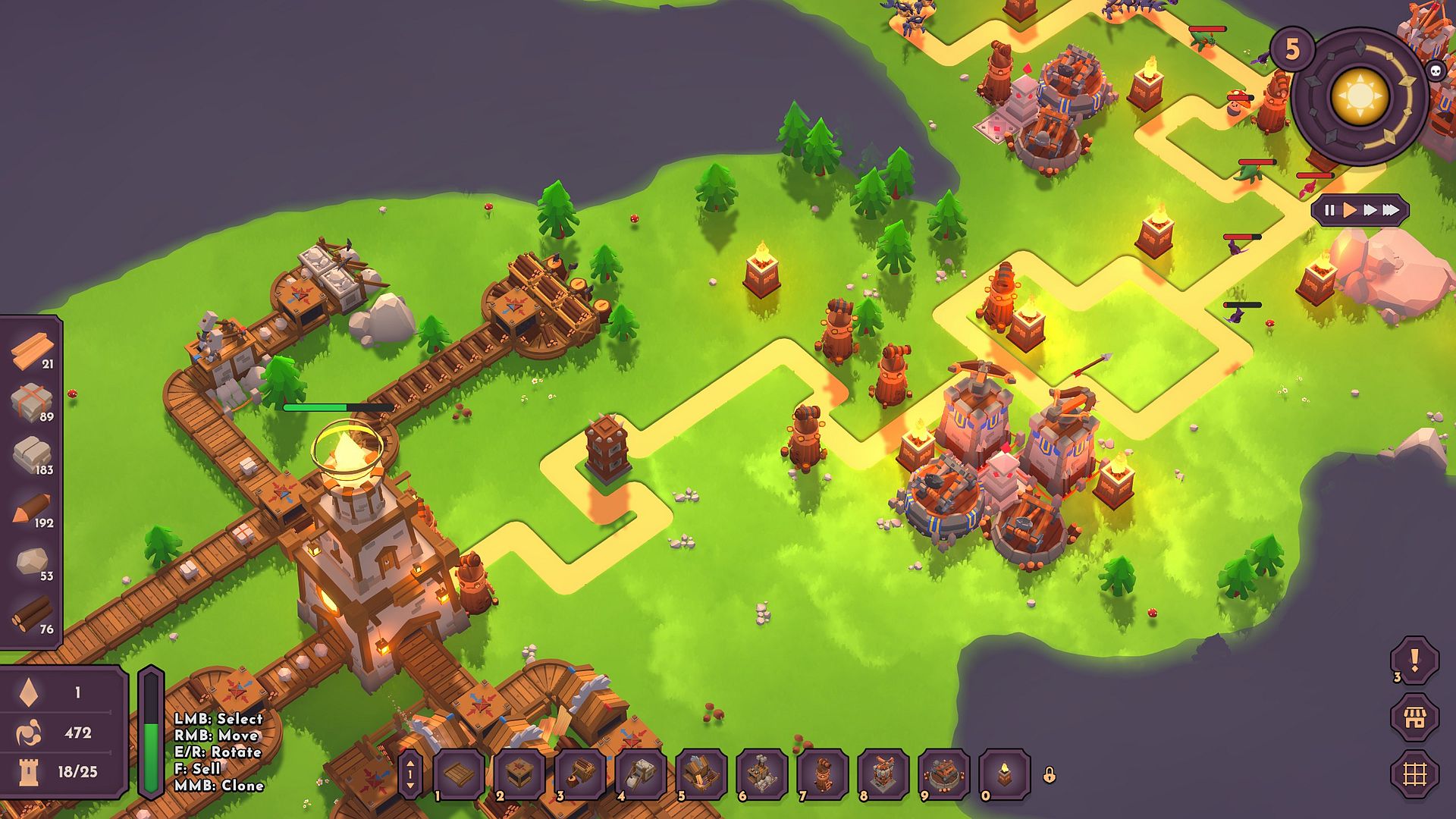The image size is (1456, 819).
Task: Choose the crate building in slot 2
Action: (x=519, y=774)
